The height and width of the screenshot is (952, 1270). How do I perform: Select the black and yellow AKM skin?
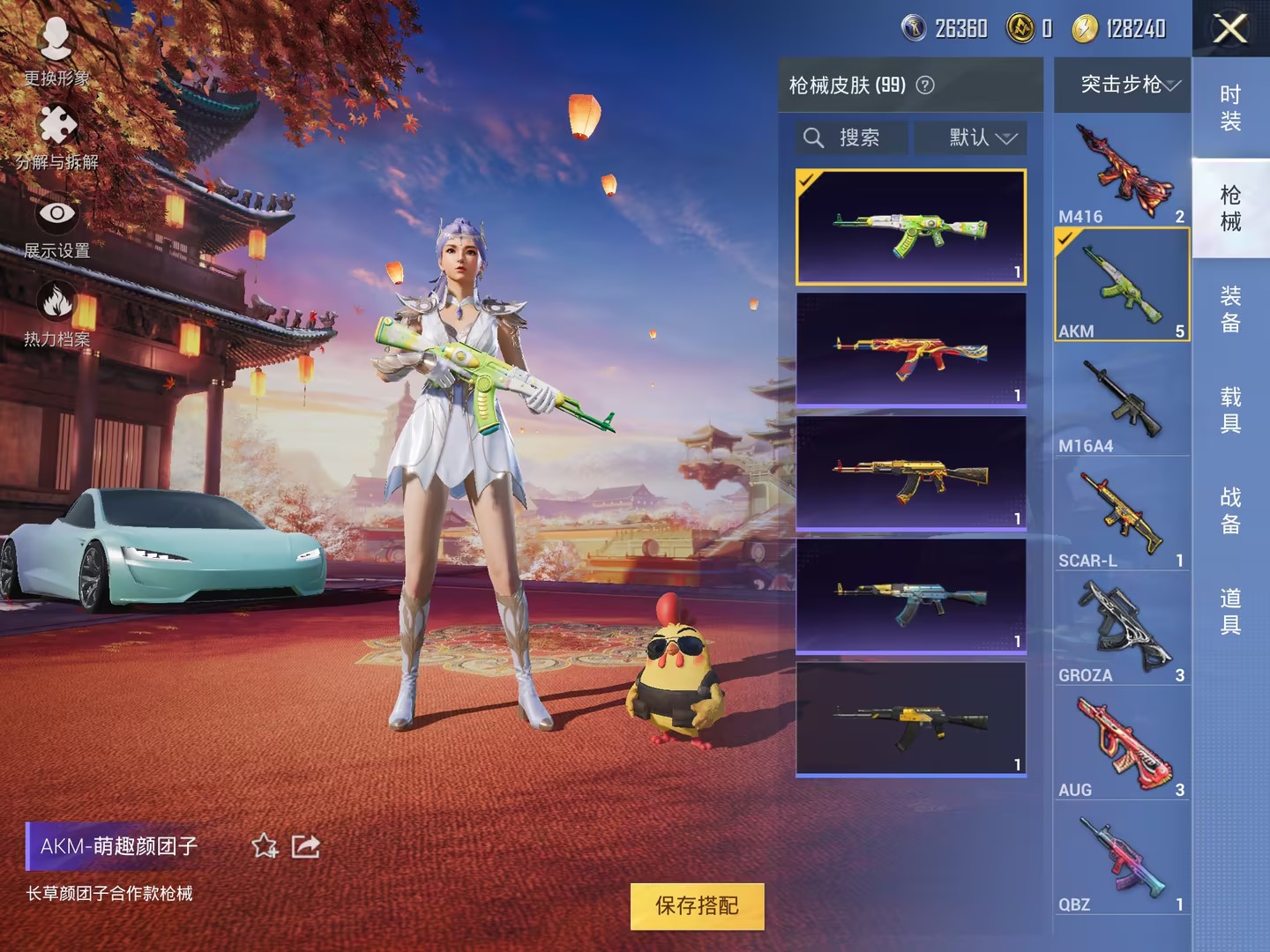[x=911, y=718]
